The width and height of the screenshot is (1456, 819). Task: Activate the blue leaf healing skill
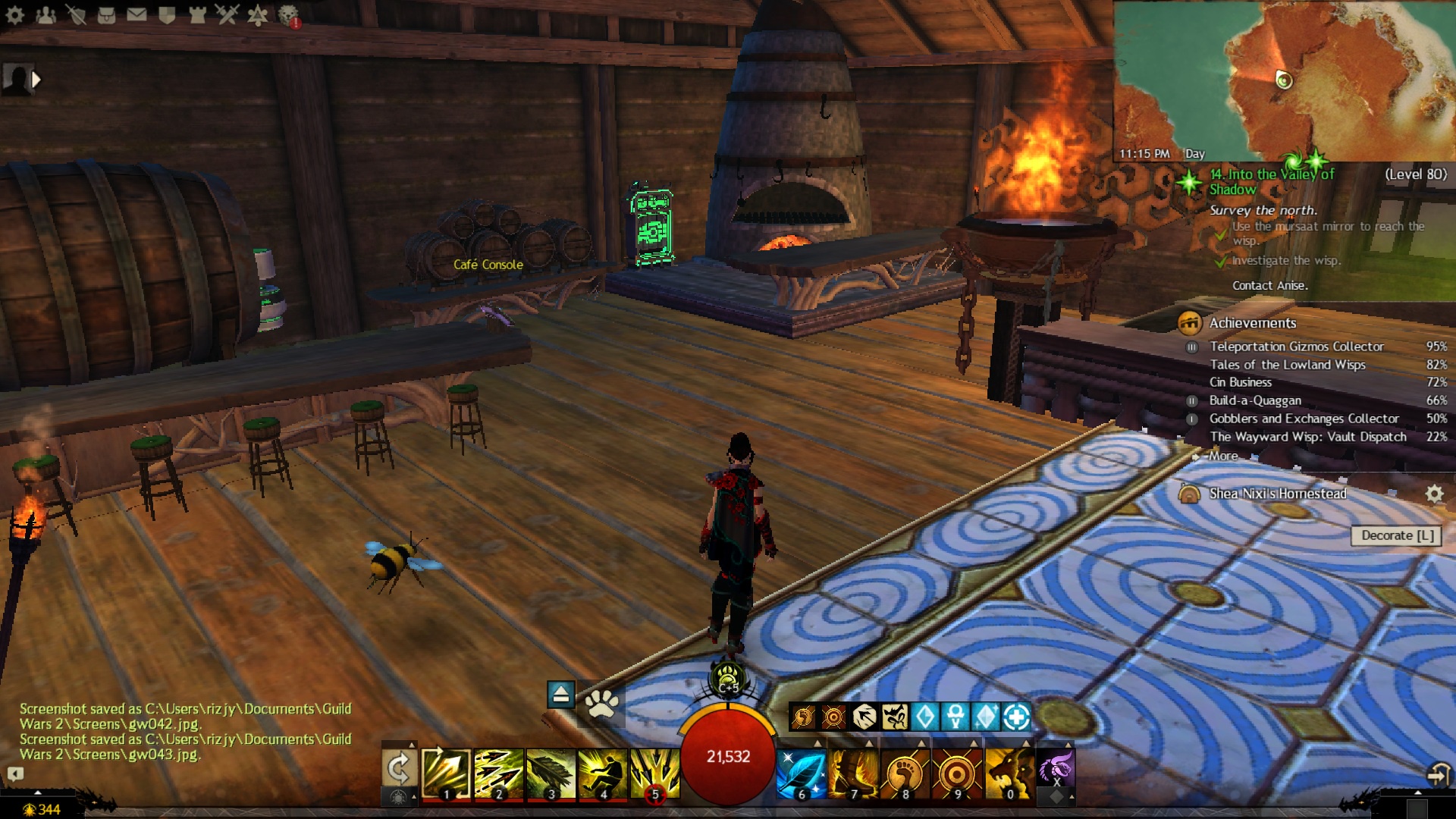click(801, 773)
